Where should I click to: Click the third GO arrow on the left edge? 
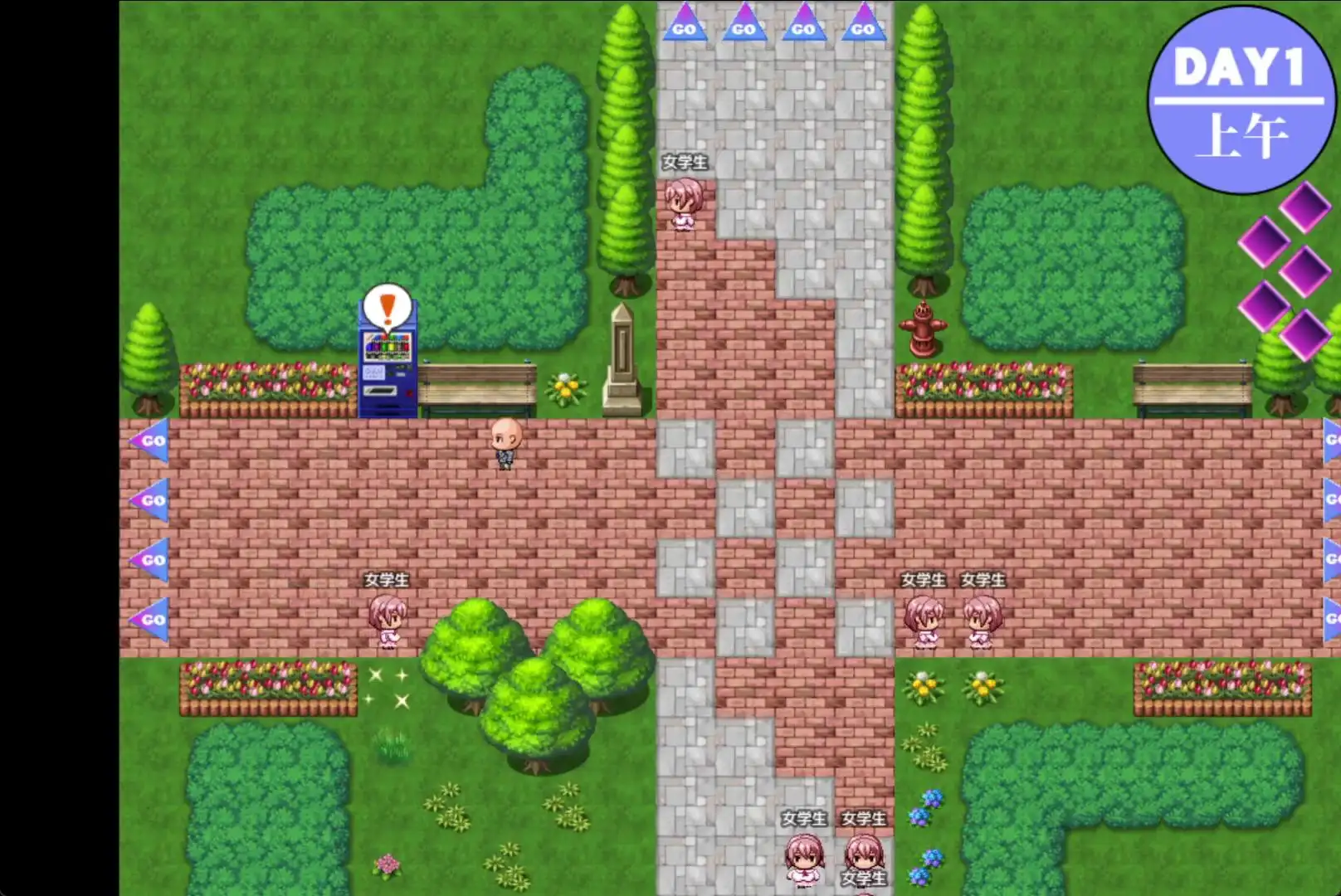[154, 561]
